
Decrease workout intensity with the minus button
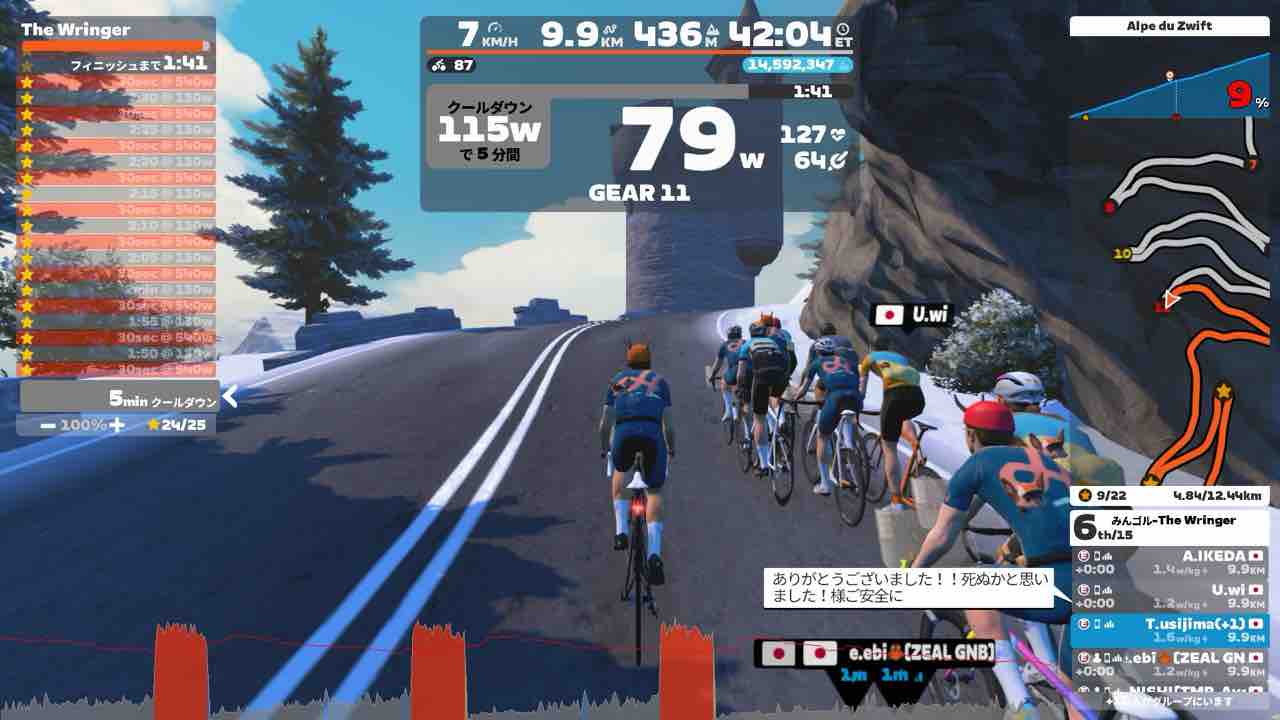pyautogui.click(x=47, y=425)
